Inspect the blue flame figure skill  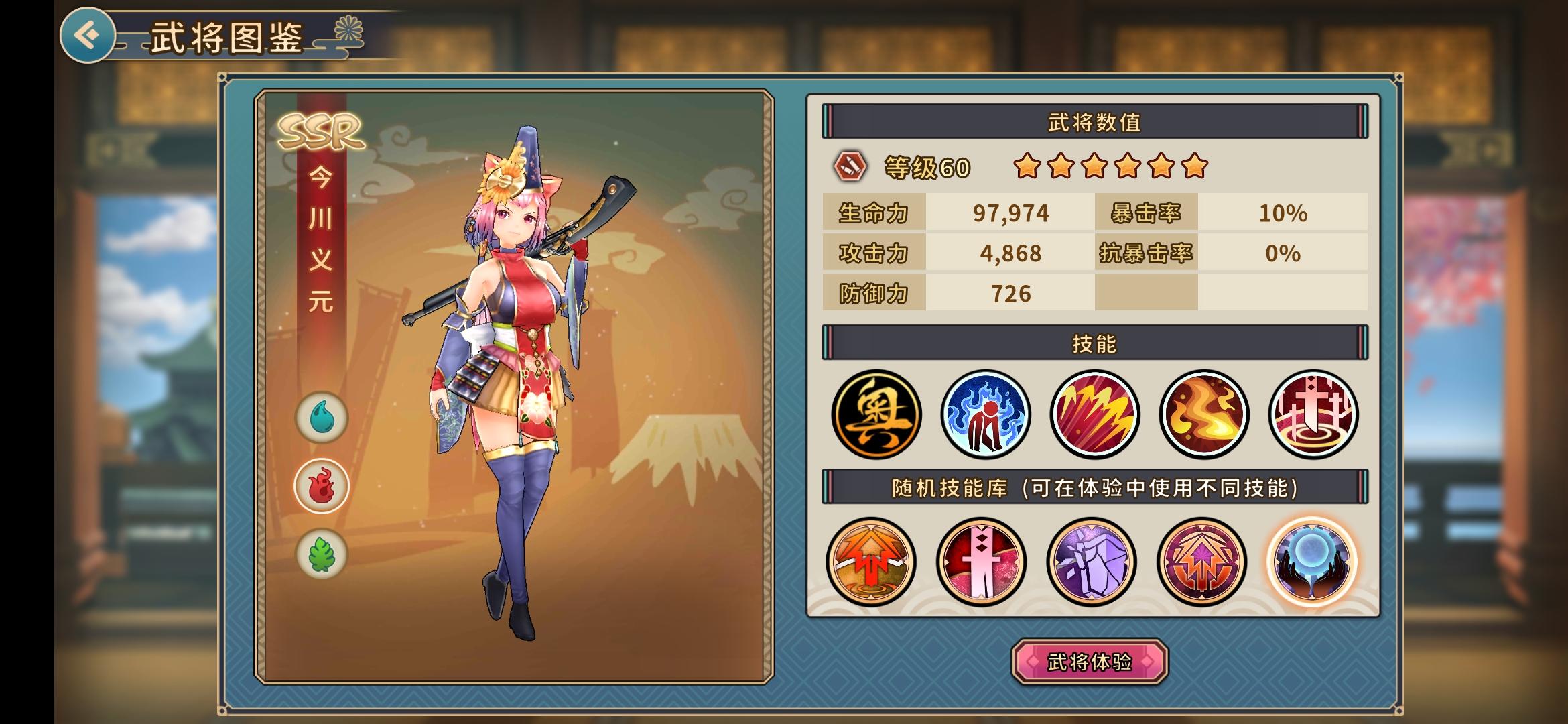coord(985,414)
